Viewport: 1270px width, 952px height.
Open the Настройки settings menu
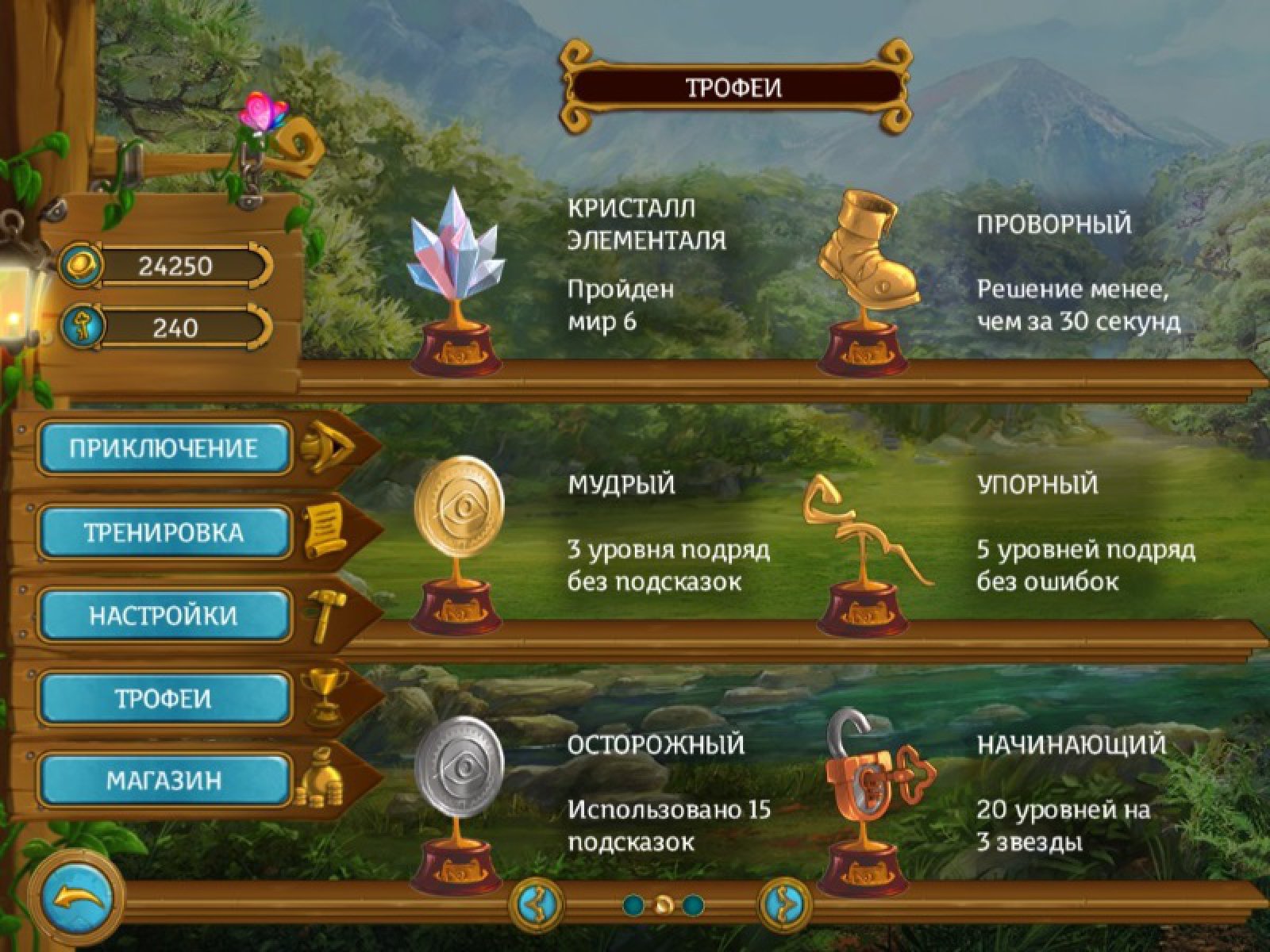[164, 616]
